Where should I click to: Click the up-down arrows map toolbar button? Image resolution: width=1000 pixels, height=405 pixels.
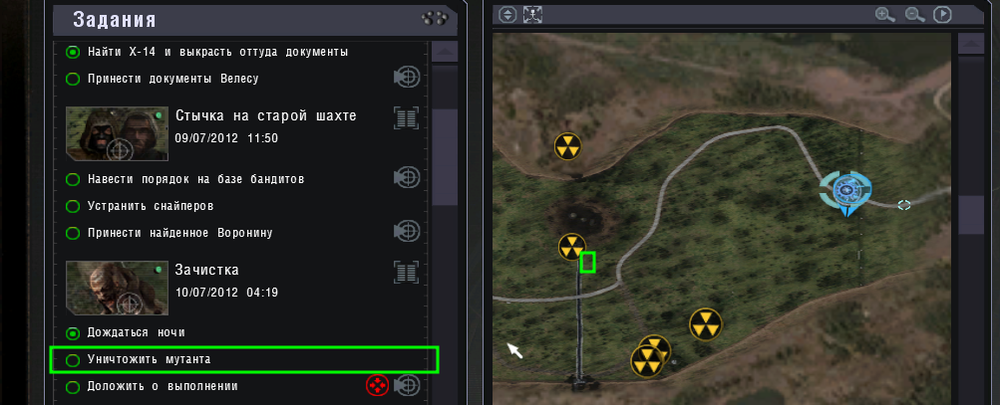(x=507, y=15)
